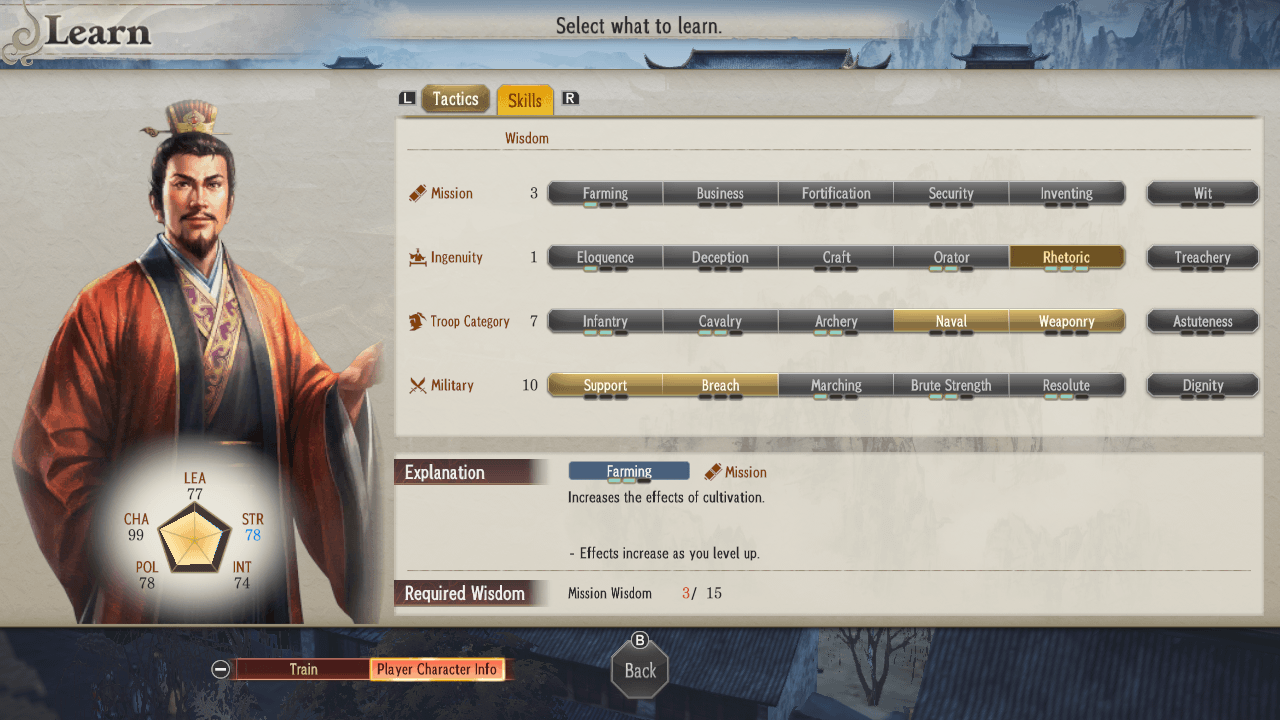Switch to the Tactics tab
This screenshot has height=720, width=1280.
(x=455, y=99)
